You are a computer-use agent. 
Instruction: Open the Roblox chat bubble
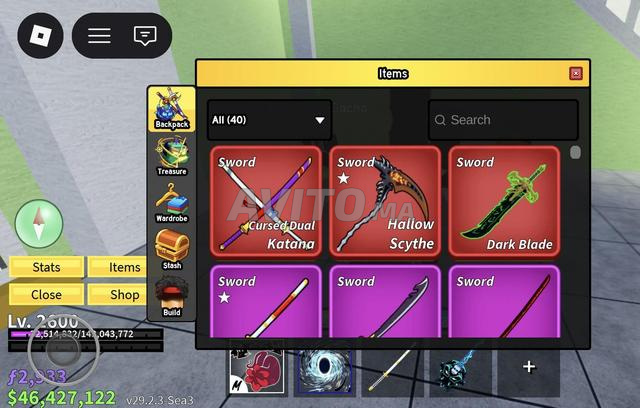coord(145,36)
